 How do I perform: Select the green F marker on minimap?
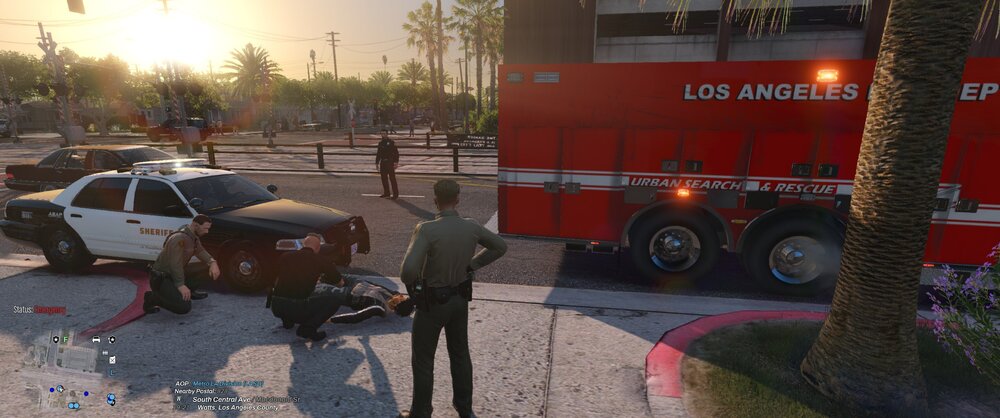coord(65,339)
